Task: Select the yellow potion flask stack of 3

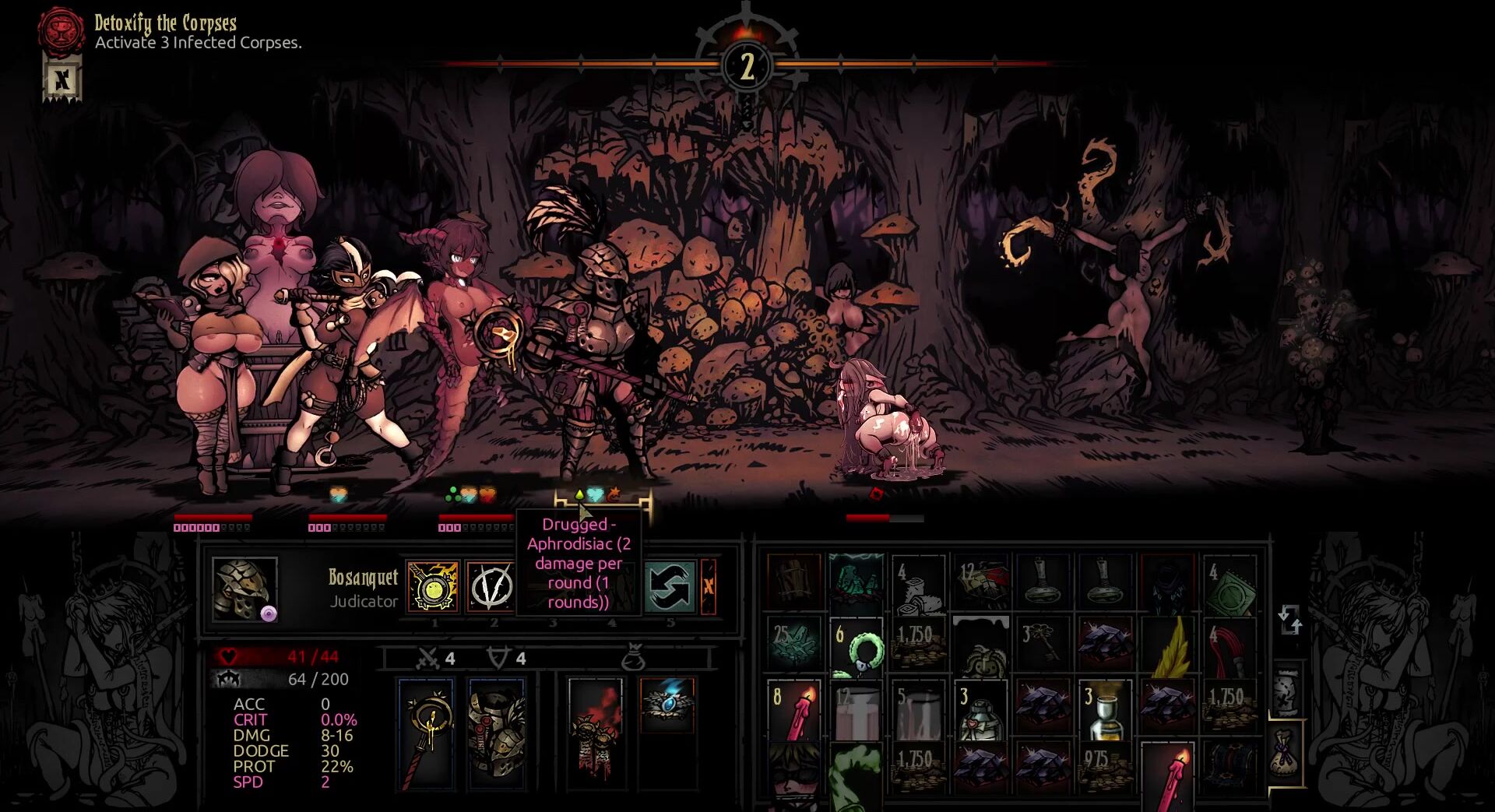Action: pyautogui.click(x=1105, y=710)
